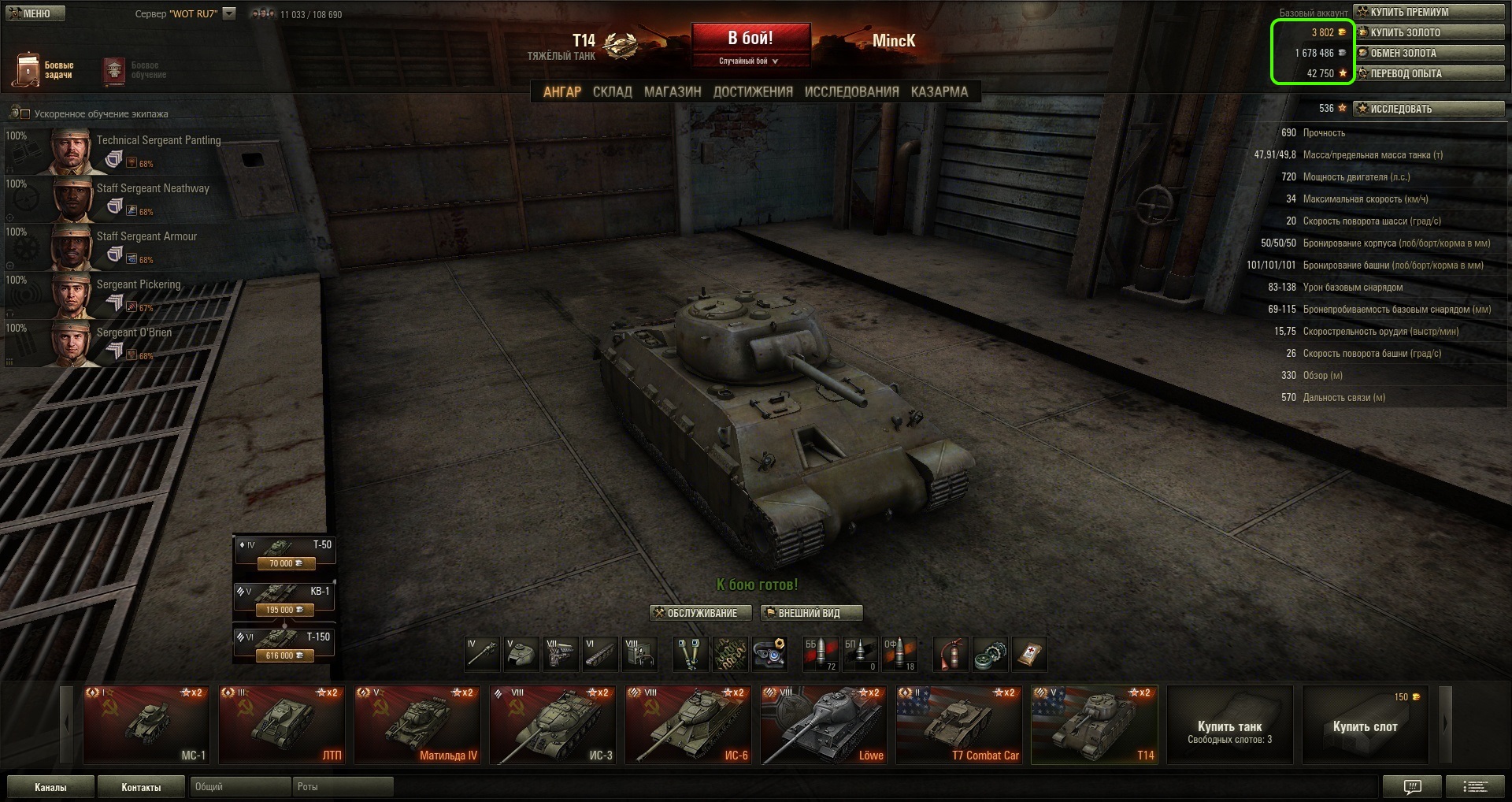1512x802 pixels.
Task: Switch to the СКЛАД tab
Action: (x=612, y=91)
